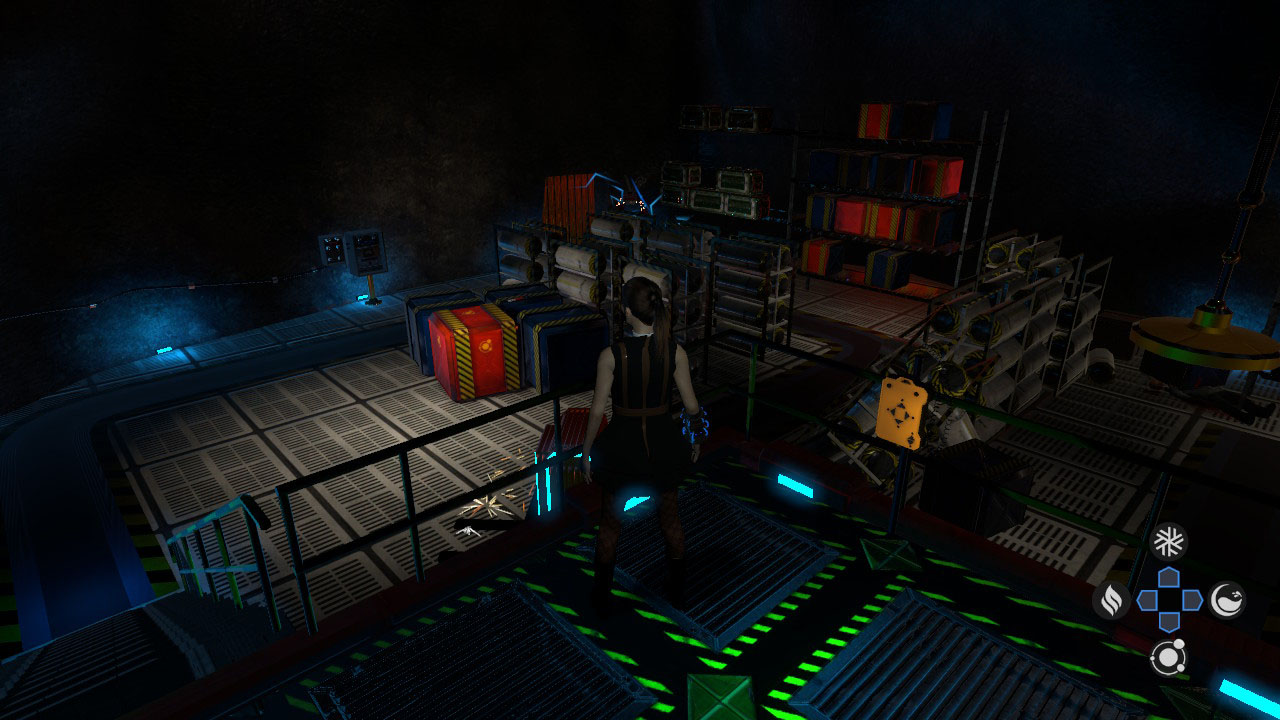Select the crescent moon ability icon
1280x720 pixels.
(x=1227, y=599)
